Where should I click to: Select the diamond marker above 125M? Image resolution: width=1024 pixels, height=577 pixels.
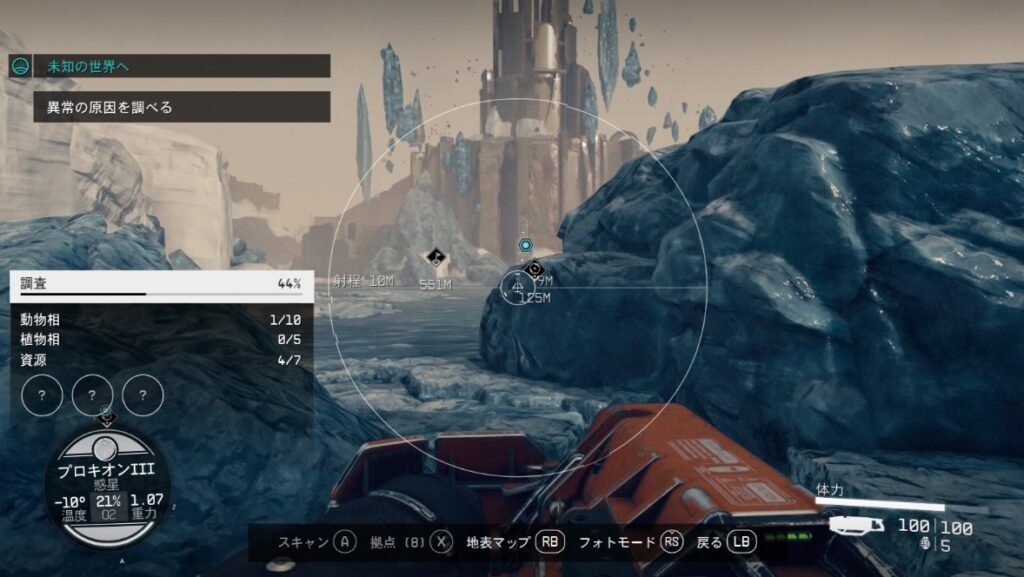tap(534, 269)
